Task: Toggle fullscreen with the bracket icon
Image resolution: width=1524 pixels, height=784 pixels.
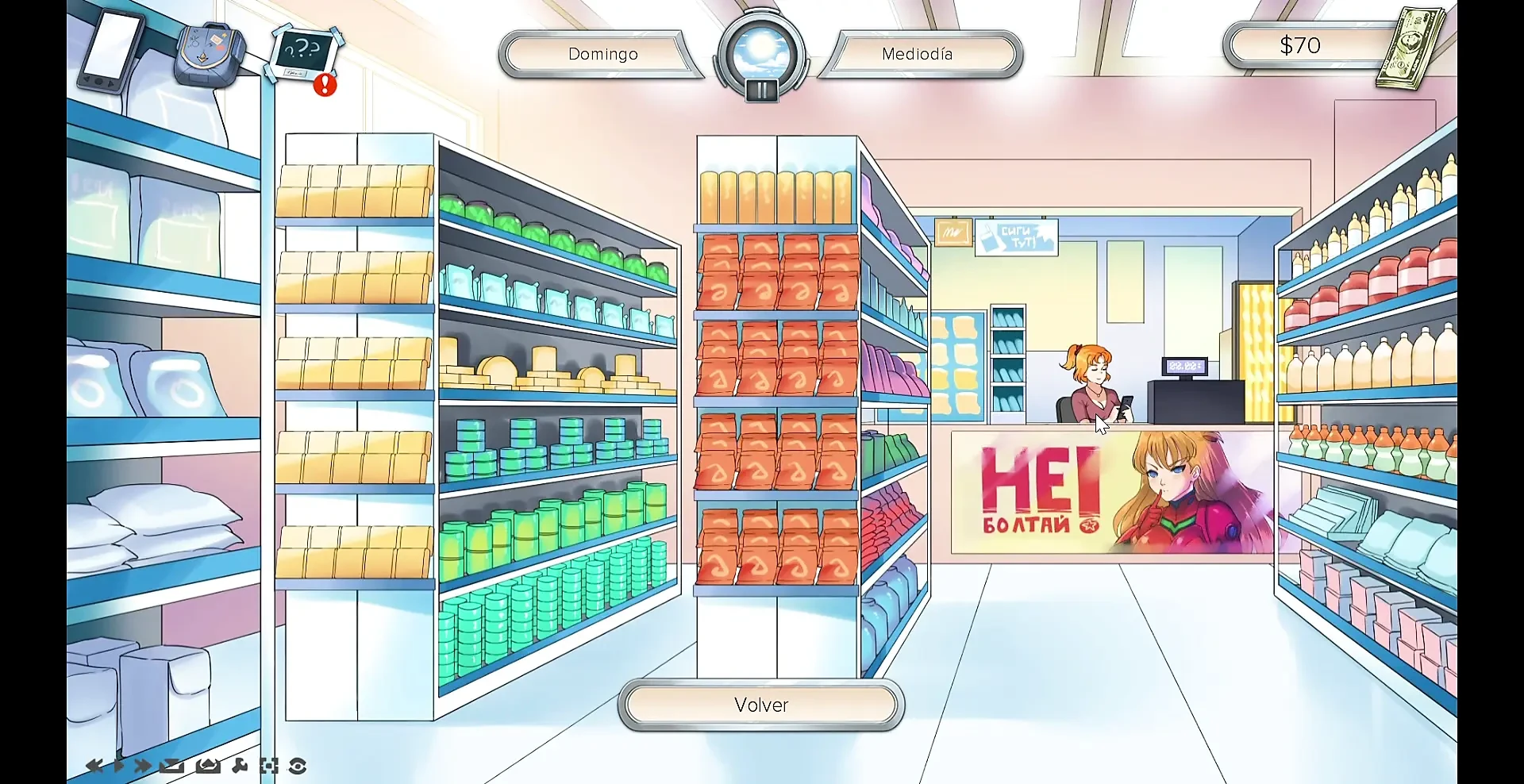Action: 269,766
